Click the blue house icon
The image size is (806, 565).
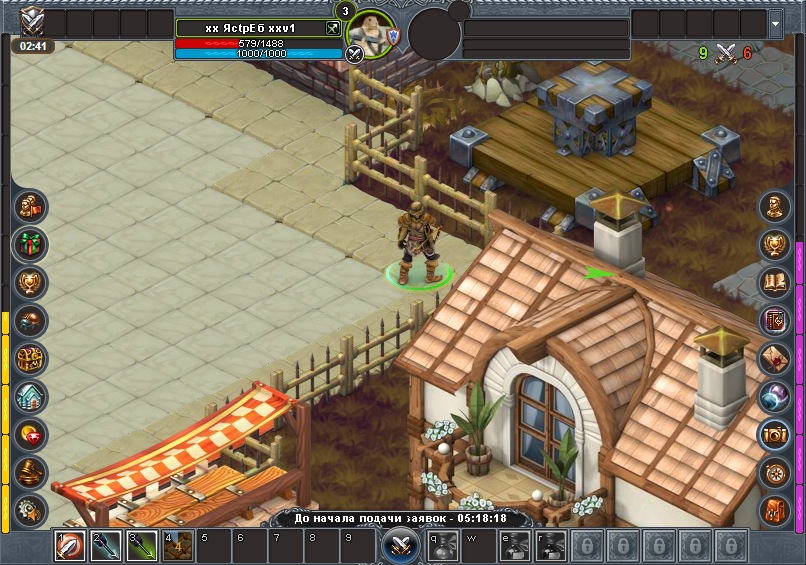coord(30,396)
